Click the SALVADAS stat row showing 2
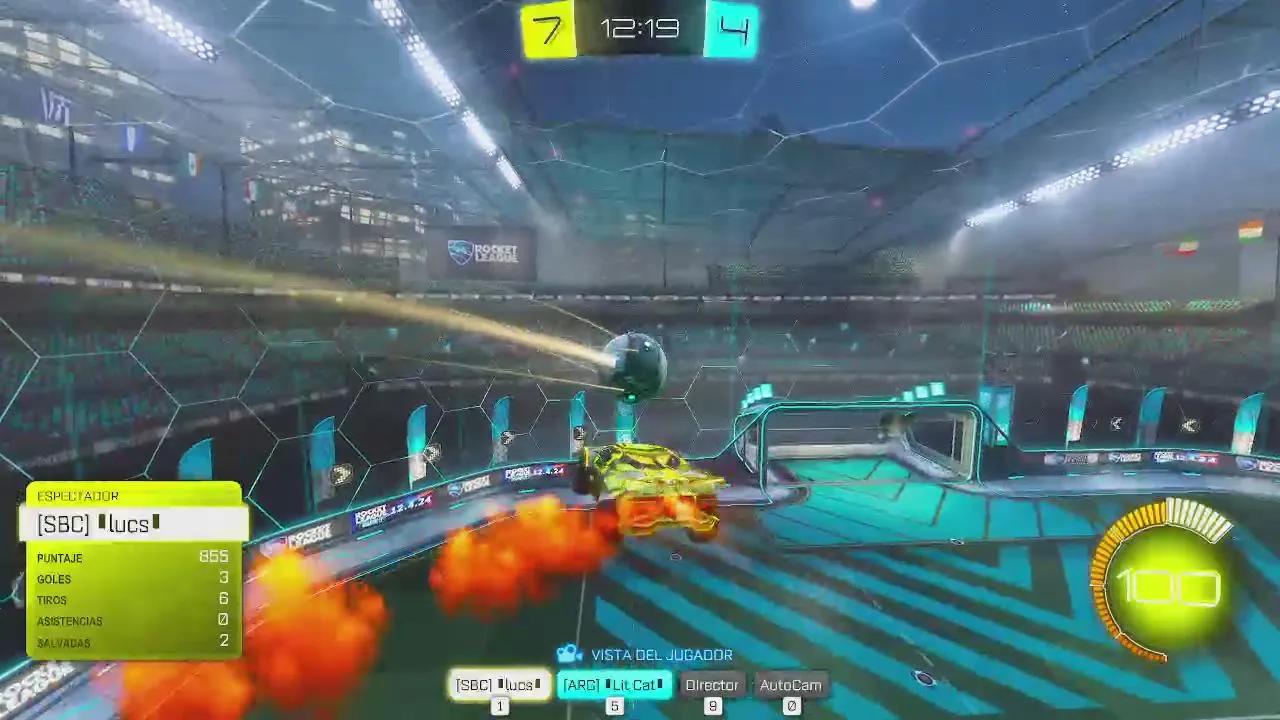The width and height of the screenshot is (1280, 720). point(135,642)
